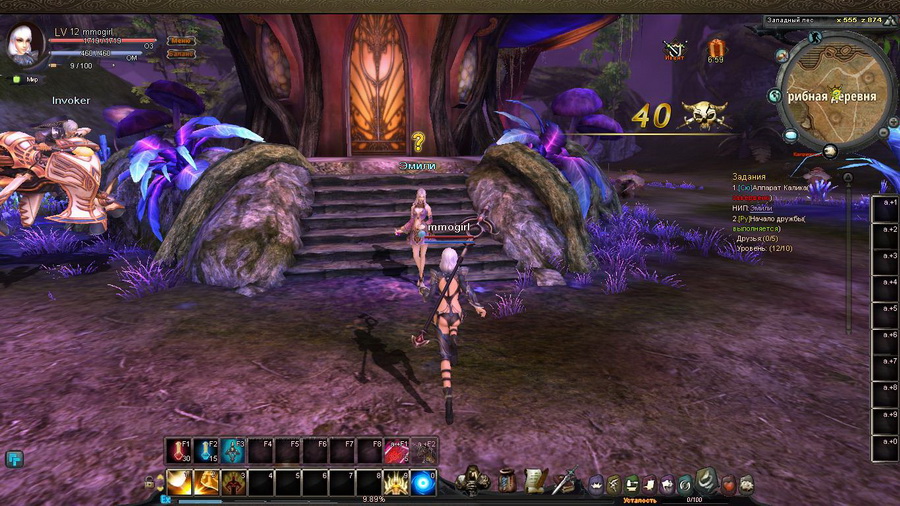Image resolution: width=900 pixels, height=506 pixels.
Task: Activate the teal skill in the F3 slot
Action: [x=234, y=452]
